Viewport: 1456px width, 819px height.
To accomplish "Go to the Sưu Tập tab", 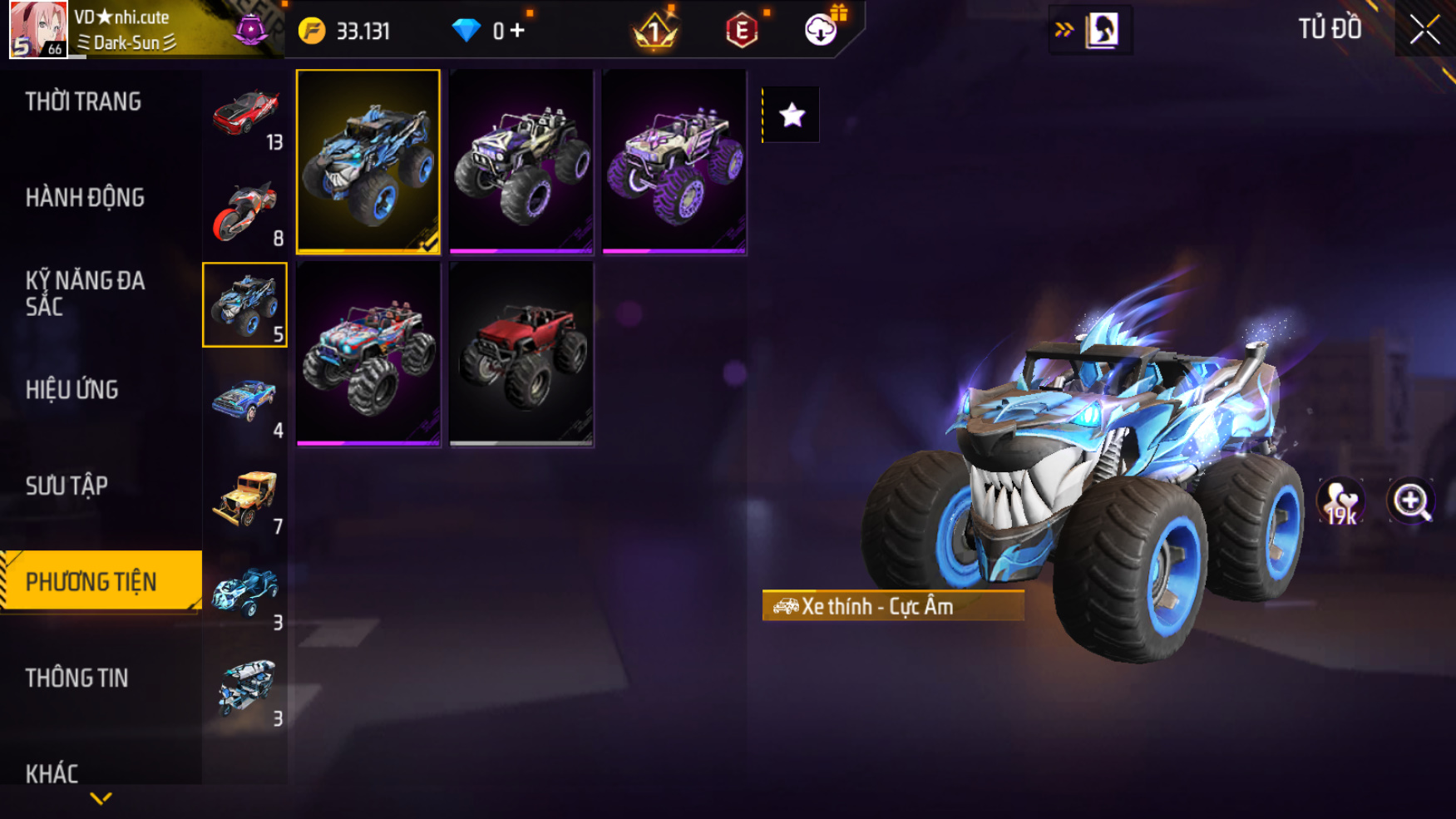I will coord(67,486).
